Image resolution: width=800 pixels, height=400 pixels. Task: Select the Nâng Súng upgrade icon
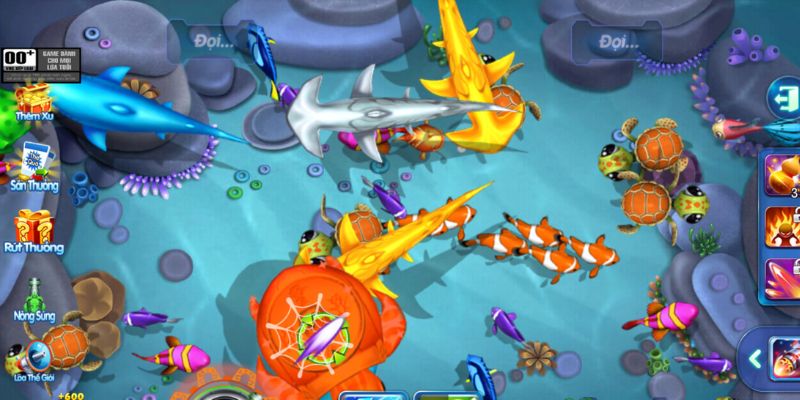pyautogui.click(x=33, y=292)
